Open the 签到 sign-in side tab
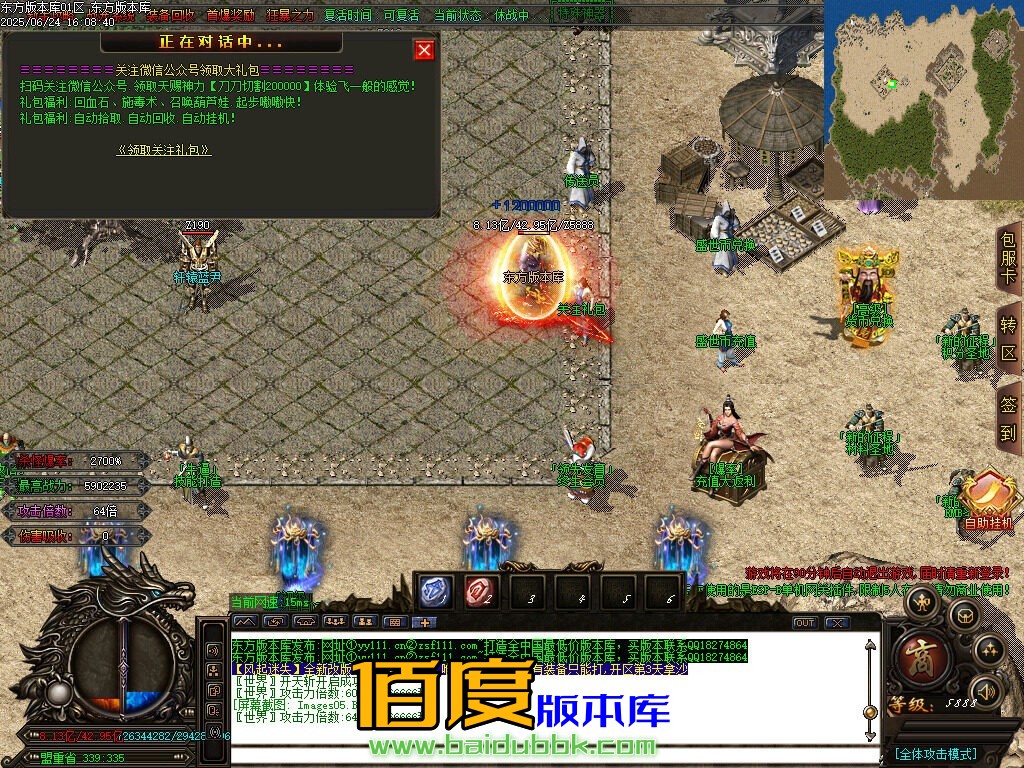Screen dimensions: 1024x768 pyautogui.click(x=1009, y=418)
